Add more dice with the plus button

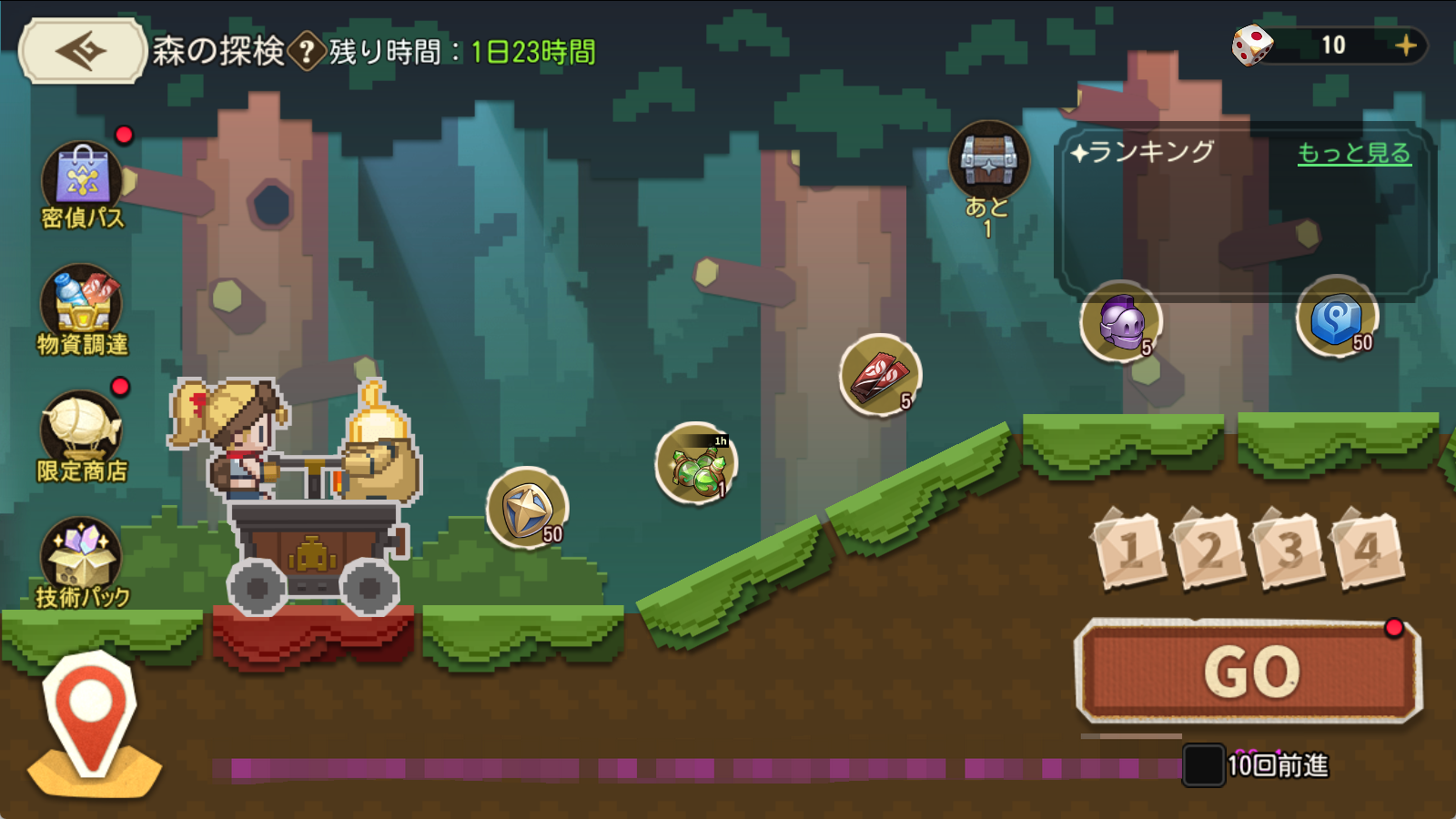click(1405, 45)
